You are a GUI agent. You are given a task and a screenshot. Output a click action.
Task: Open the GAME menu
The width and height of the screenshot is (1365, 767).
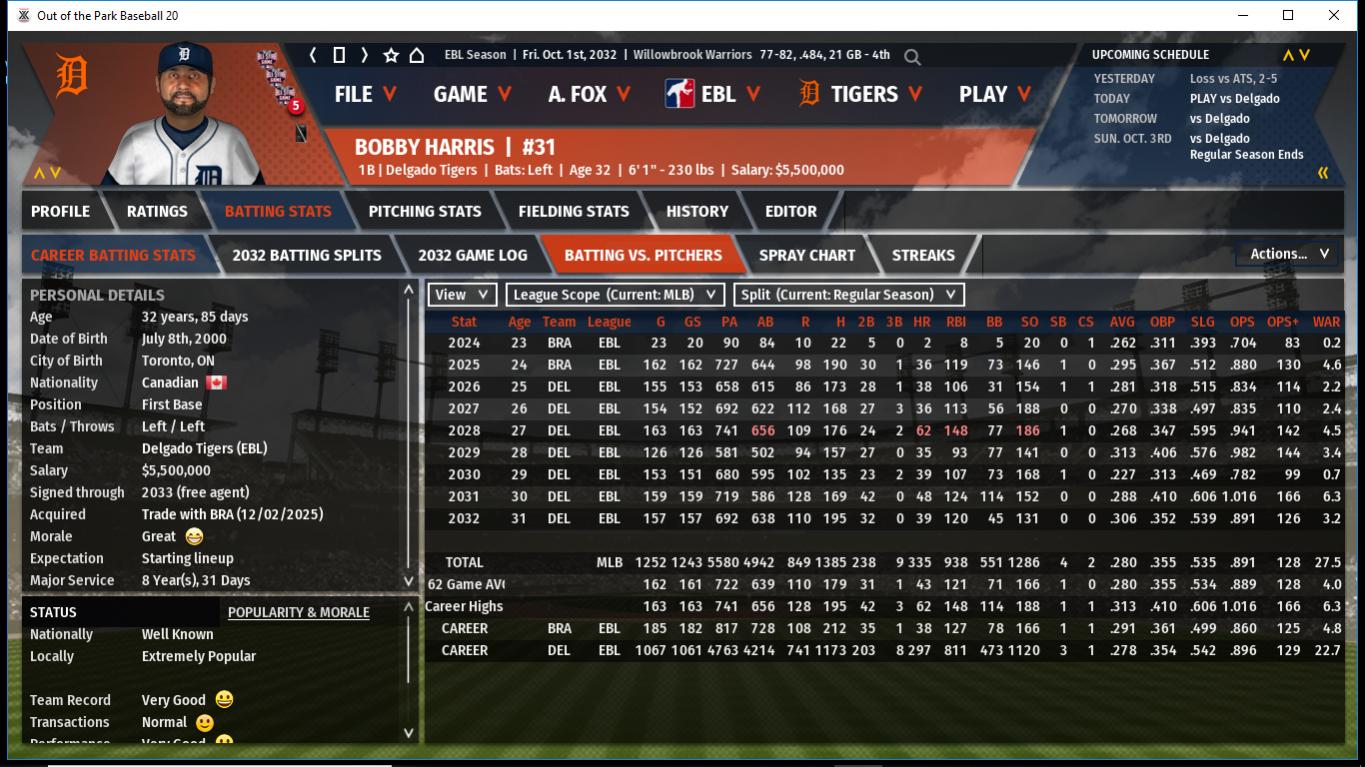(x=472, y=94)
